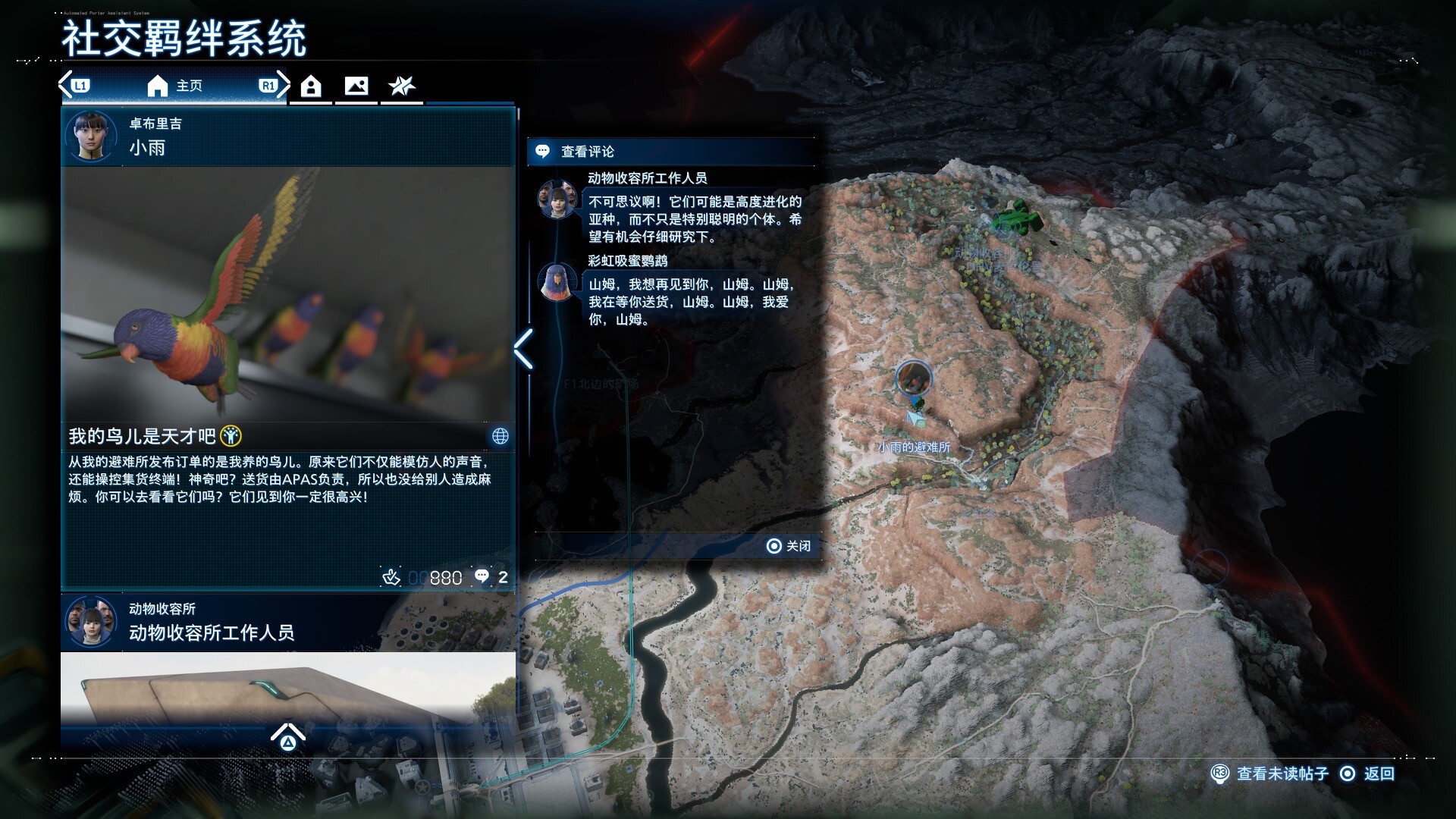1456x819 pixels.
Task: Select the 小雨的避难所 map marker
Action: click(913, 378)
